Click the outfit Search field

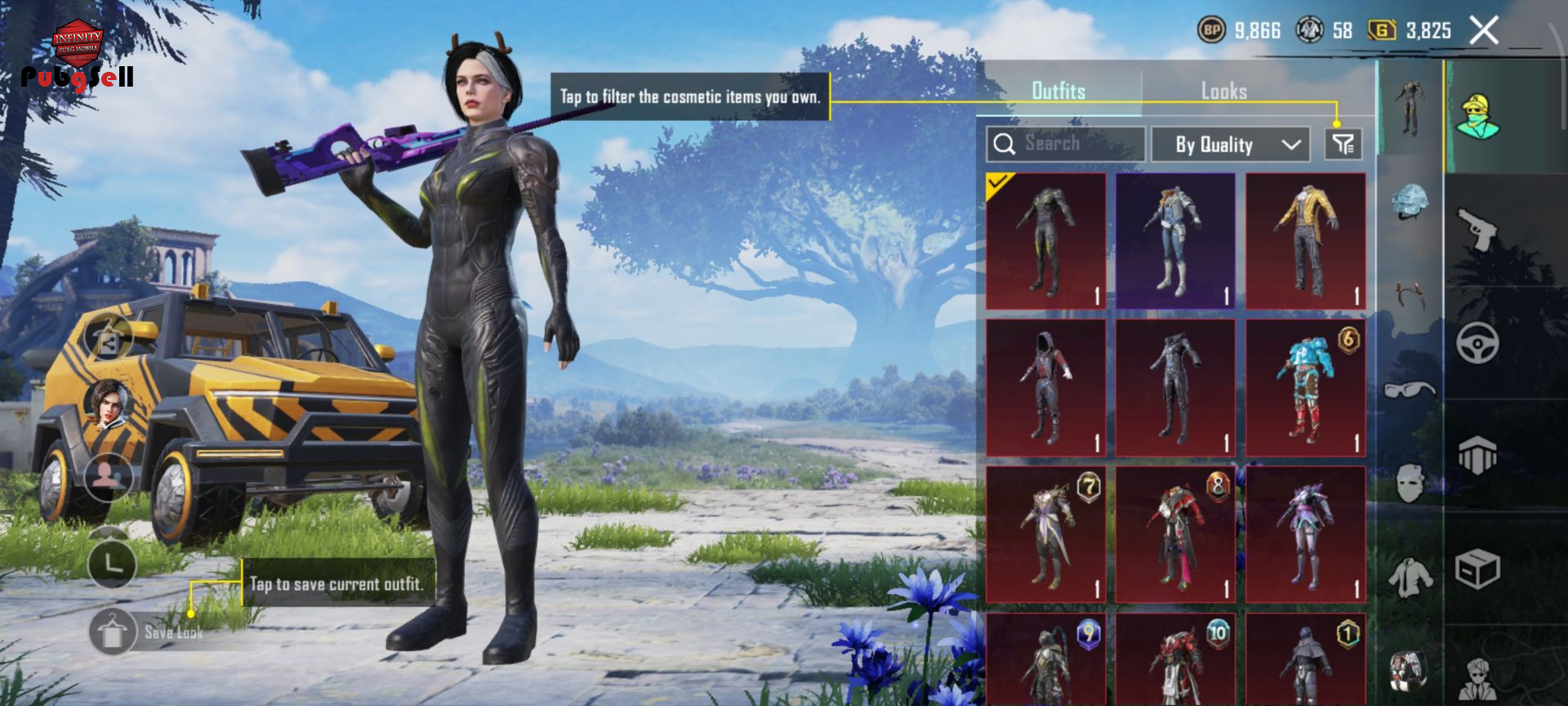tap(1065, 145)
